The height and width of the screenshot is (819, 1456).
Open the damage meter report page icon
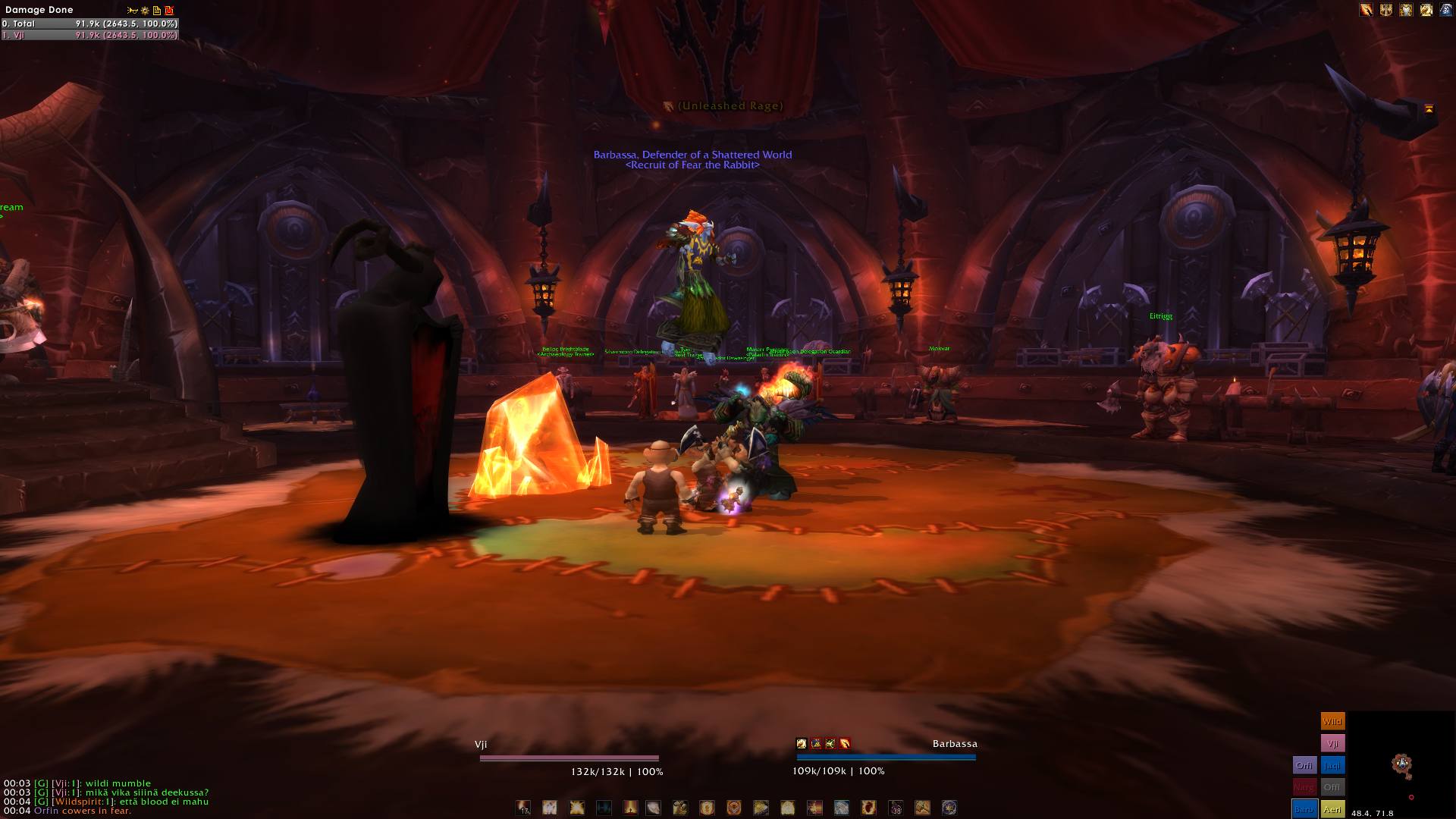(157, 11)
